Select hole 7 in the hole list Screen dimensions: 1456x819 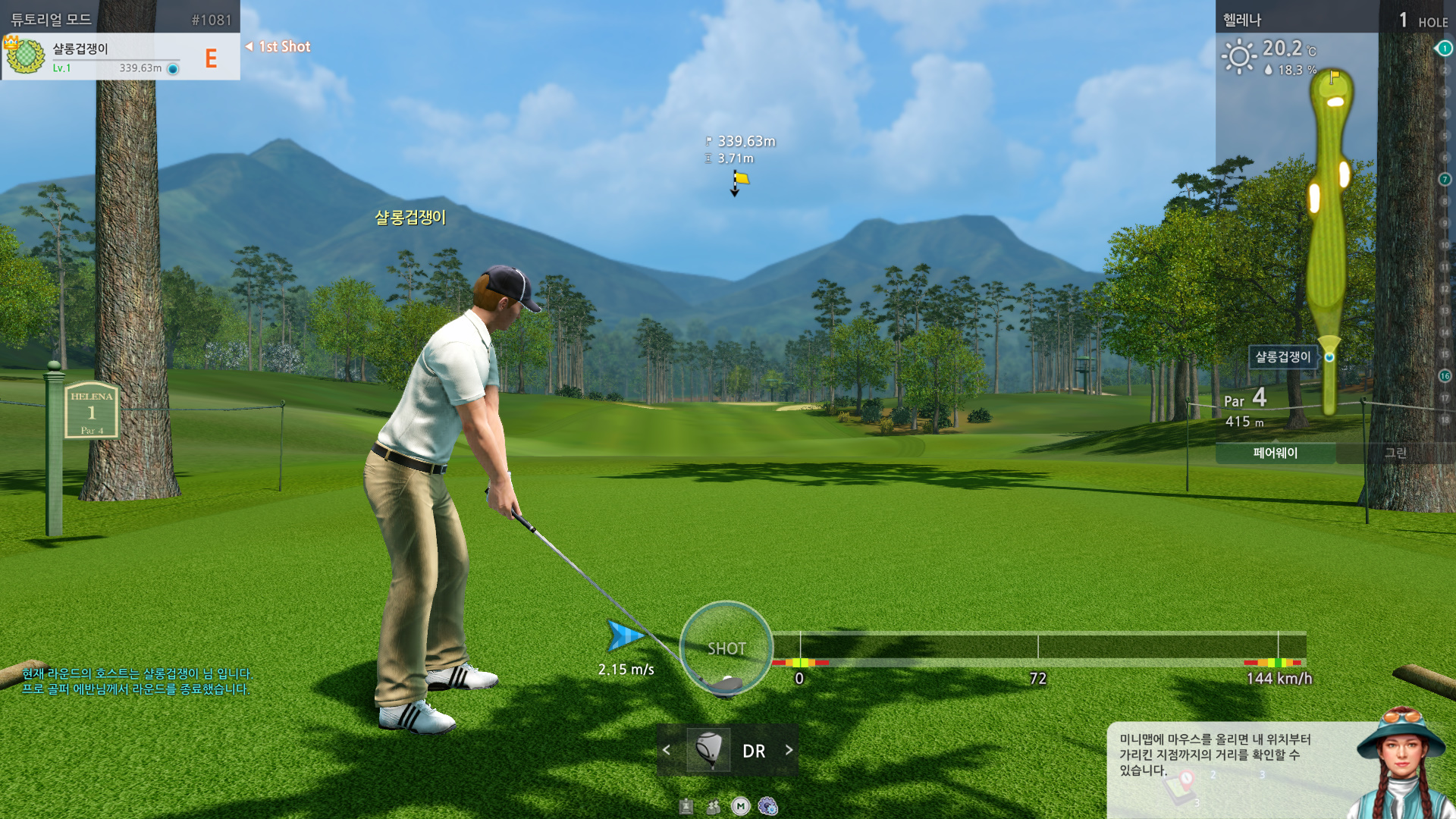pos(1445,180)
